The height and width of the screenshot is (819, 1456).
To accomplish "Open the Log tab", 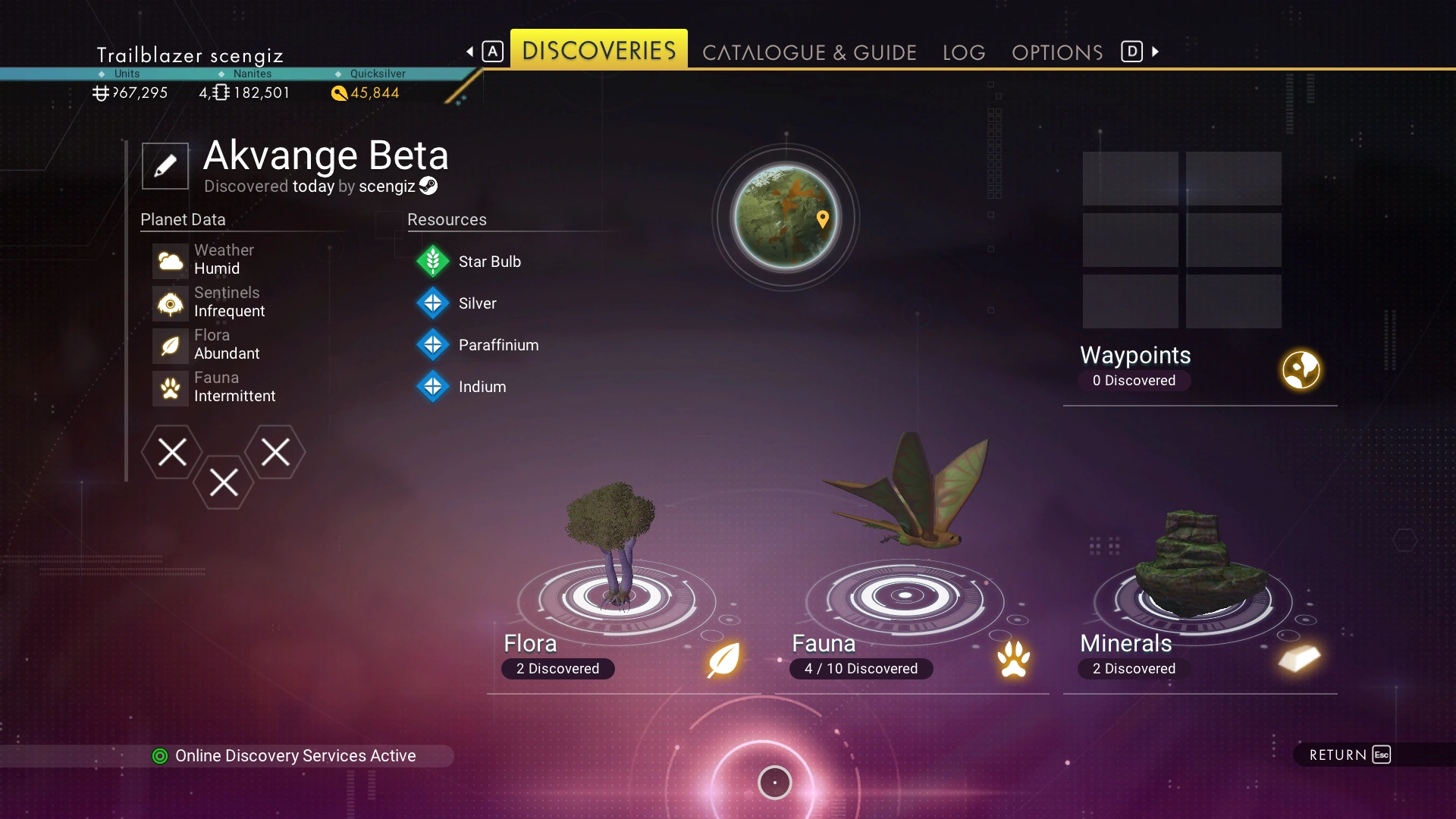I will tap(964, 52).
